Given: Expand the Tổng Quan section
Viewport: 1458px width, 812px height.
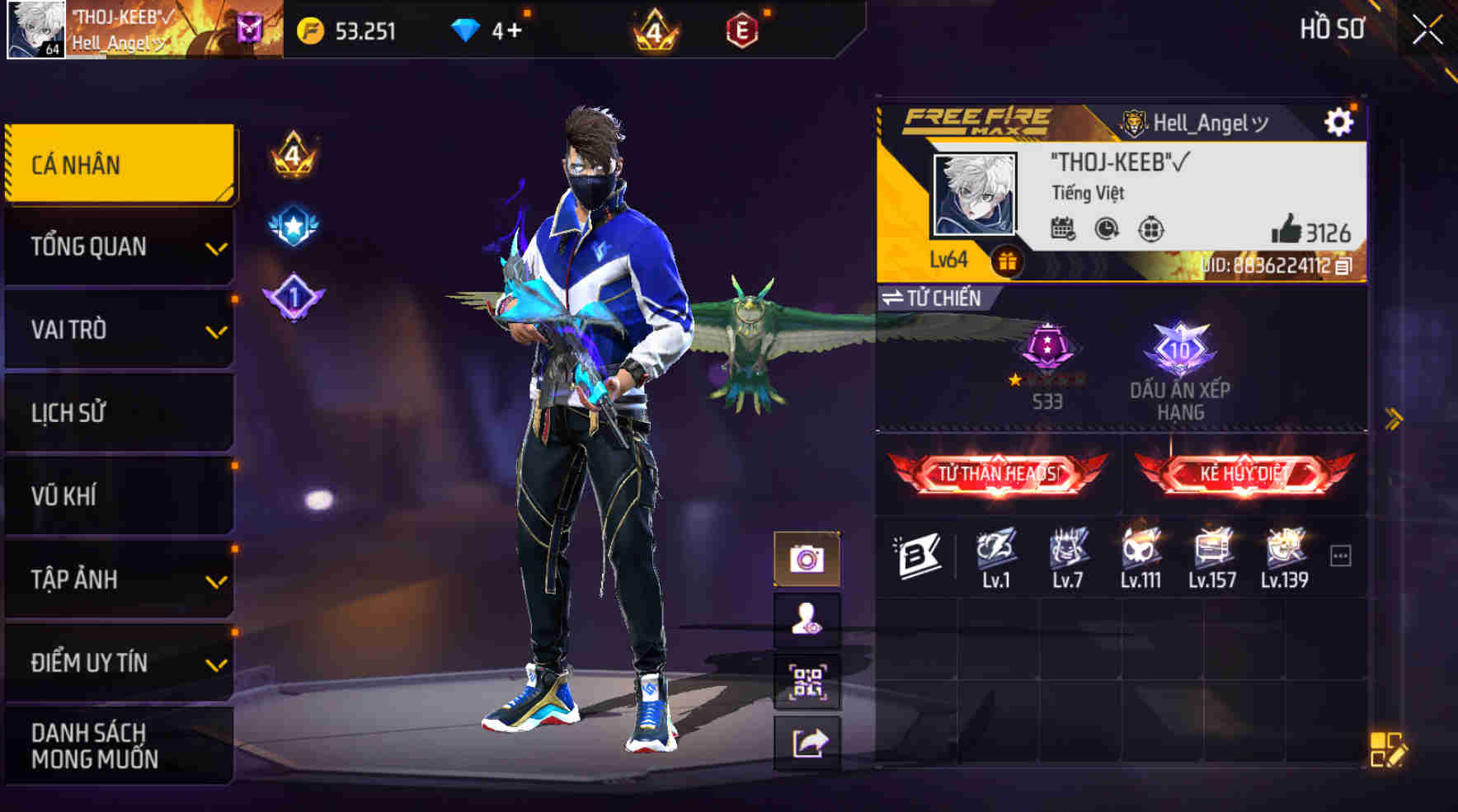Looking at the screenshot, I should (120, 246).
